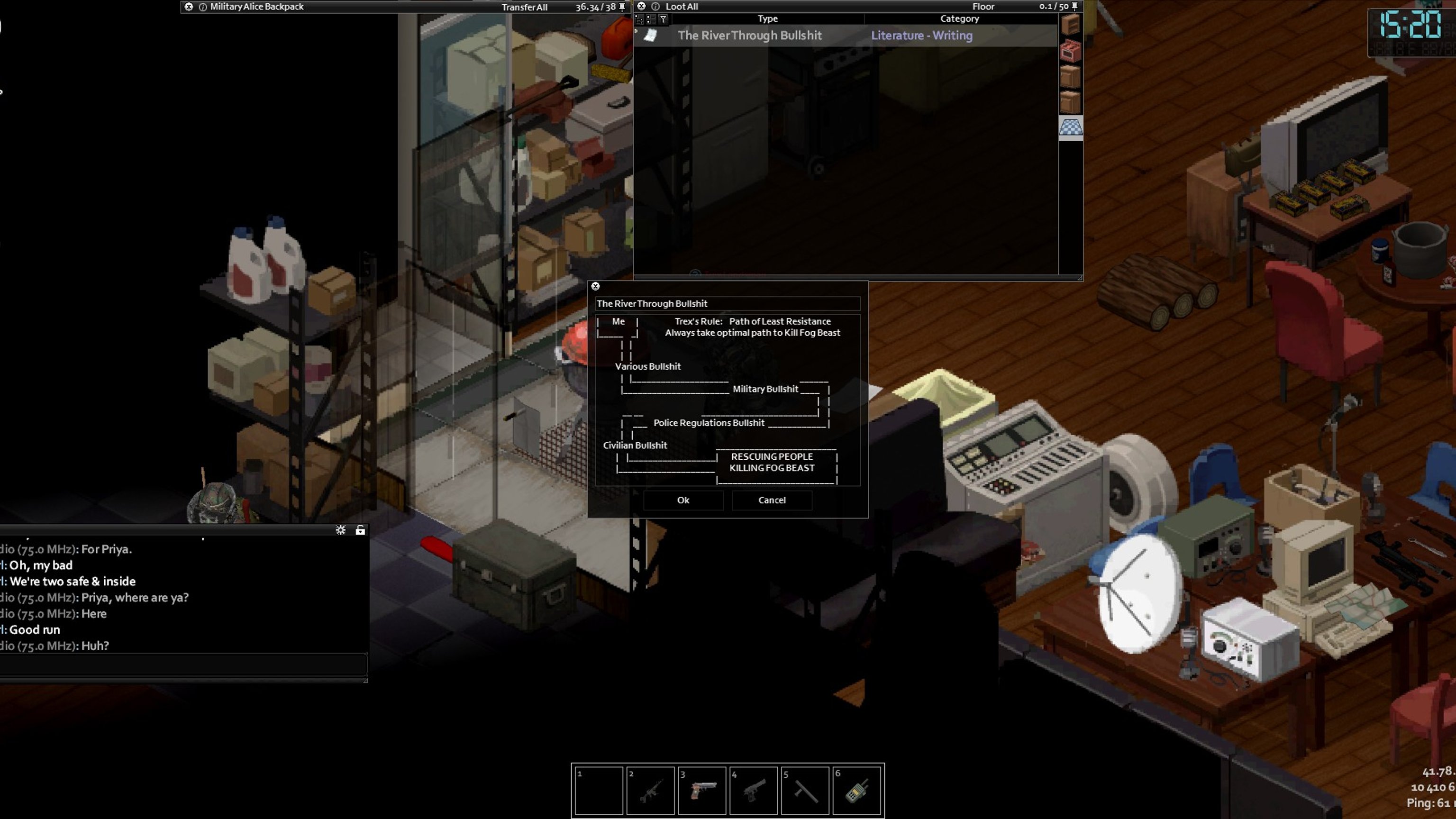This screenshot has width=1456, height=819.
Task: Confirm the note with the Ok button
Action: (x=683, y=500)
